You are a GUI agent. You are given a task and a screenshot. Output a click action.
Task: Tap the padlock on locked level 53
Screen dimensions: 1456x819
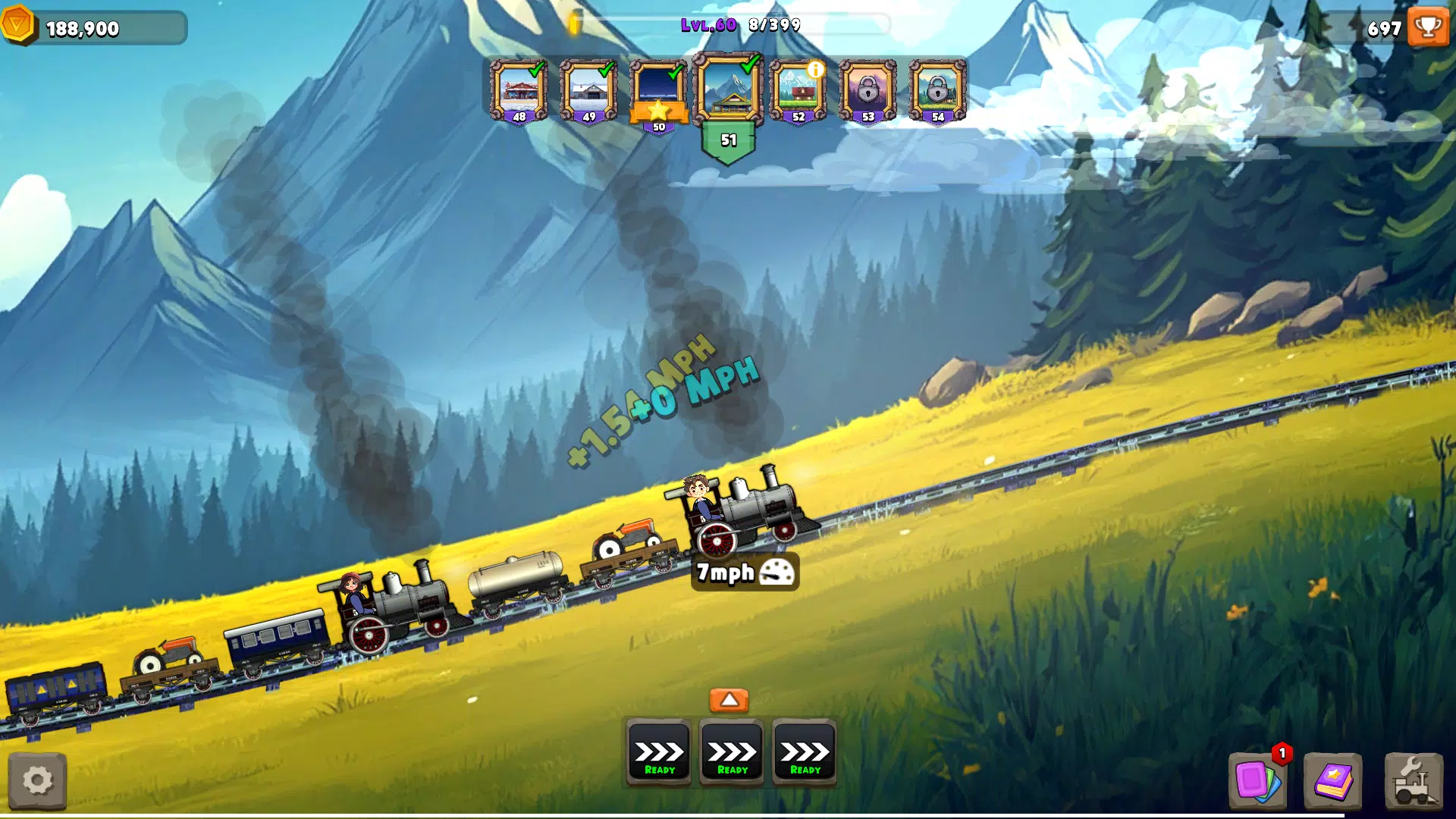pos(869,89)
